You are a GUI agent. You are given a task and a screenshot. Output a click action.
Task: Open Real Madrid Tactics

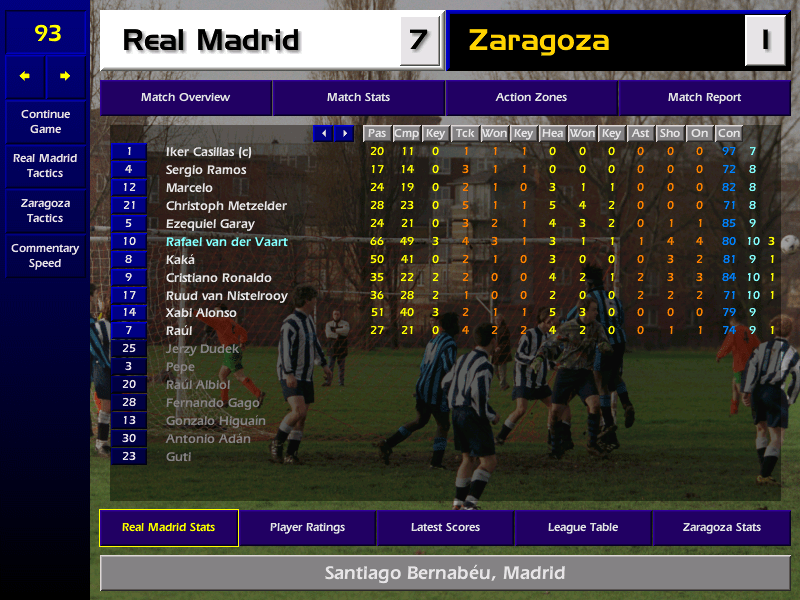pos(45,166)
